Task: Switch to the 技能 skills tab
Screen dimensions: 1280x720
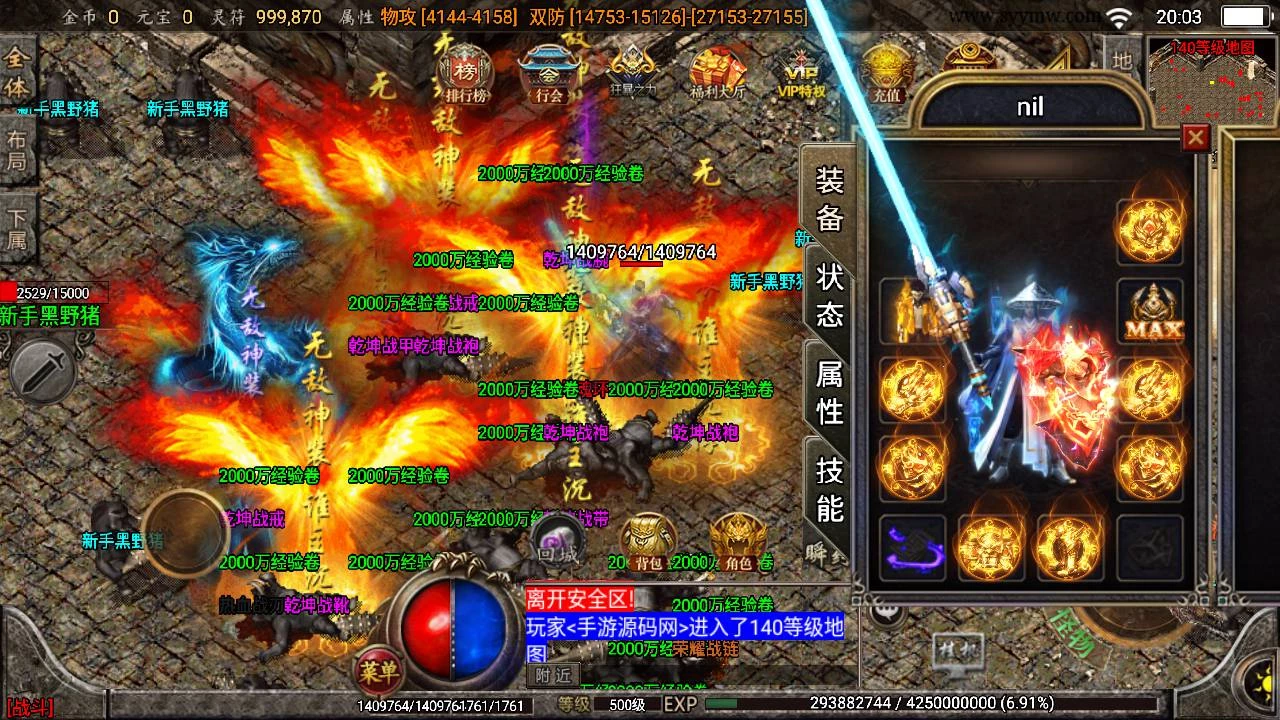Action: tap(830, 488)
